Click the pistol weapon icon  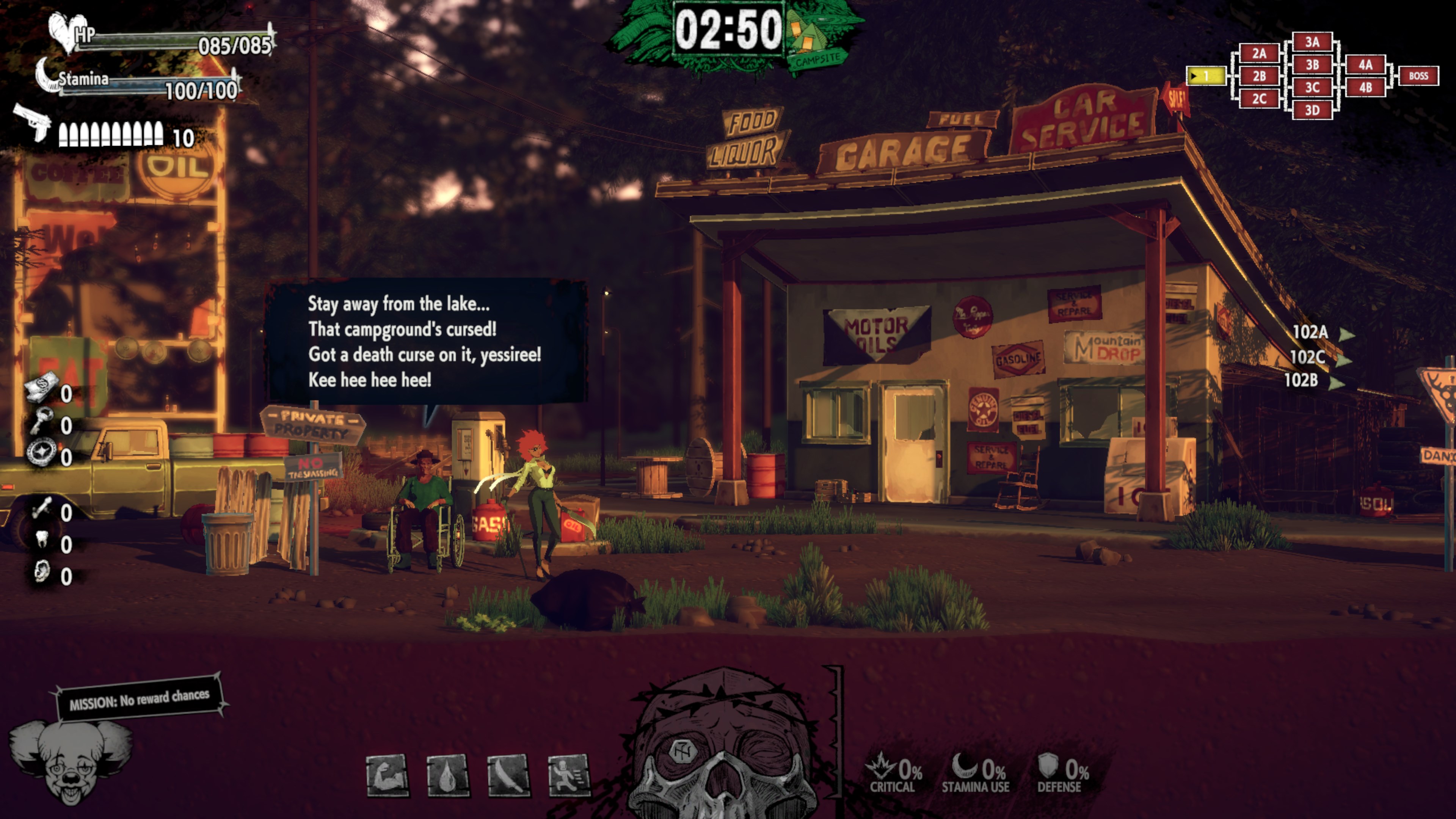(x=33, y=121)
